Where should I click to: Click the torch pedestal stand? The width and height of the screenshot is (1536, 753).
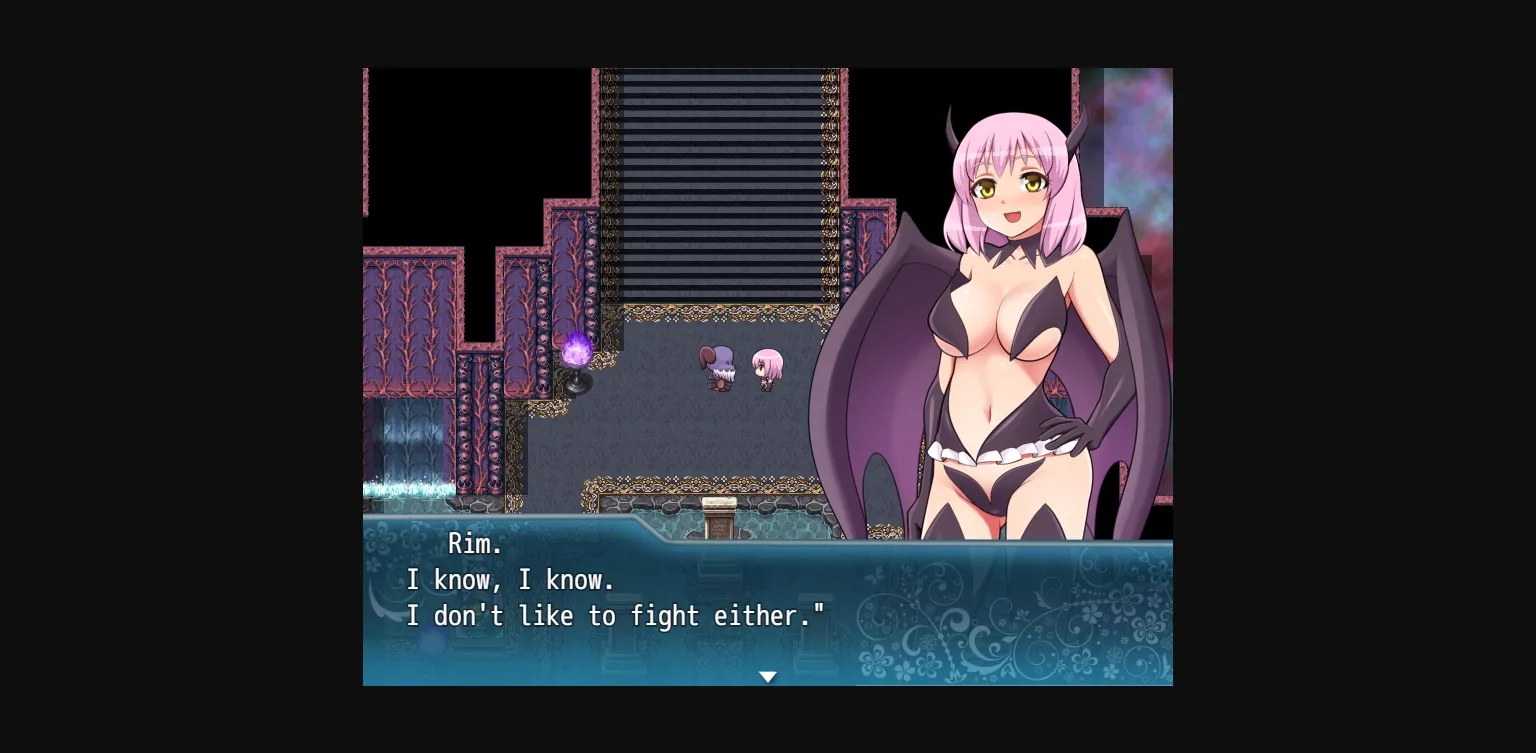pyautogui.click(x=579, y=385)
